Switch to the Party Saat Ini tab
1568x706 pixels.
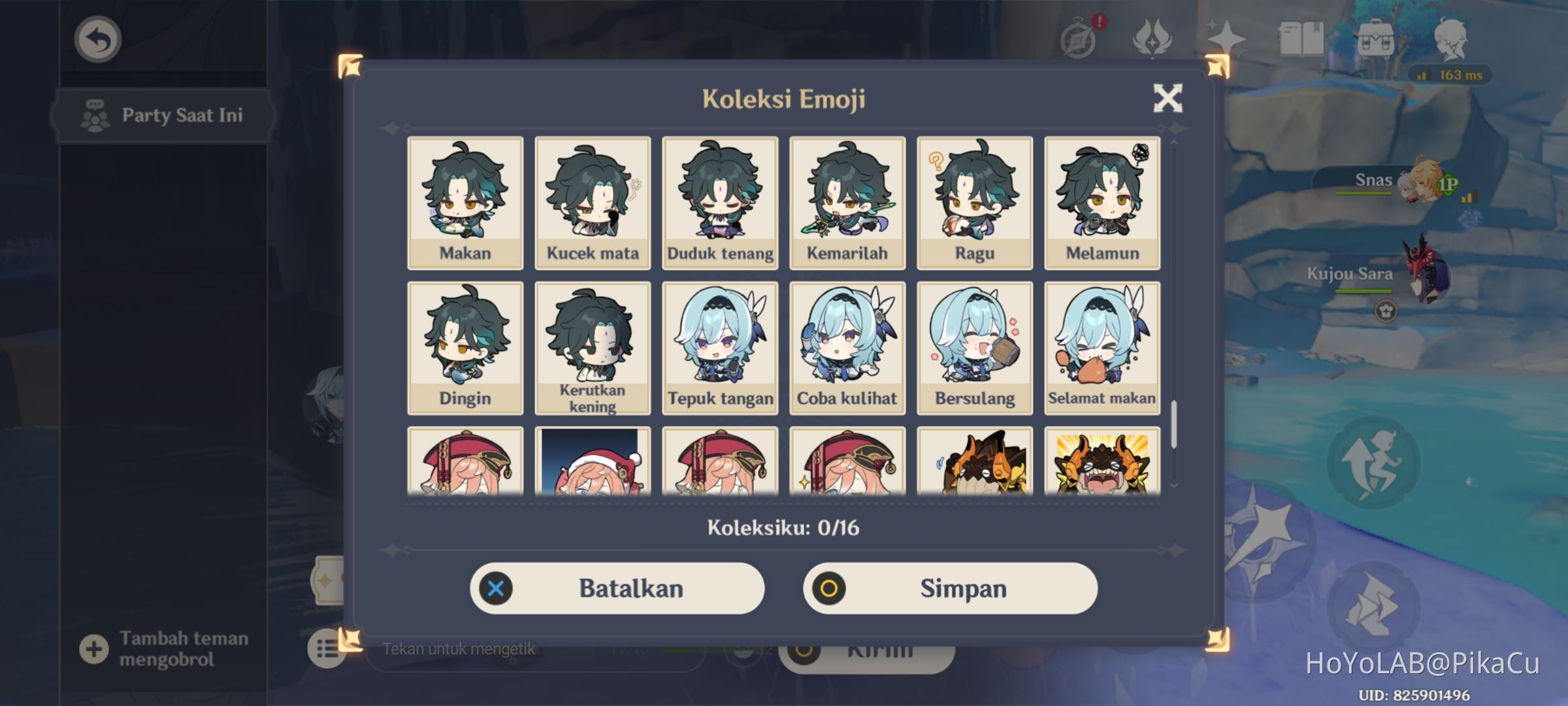tap(162, 114)
